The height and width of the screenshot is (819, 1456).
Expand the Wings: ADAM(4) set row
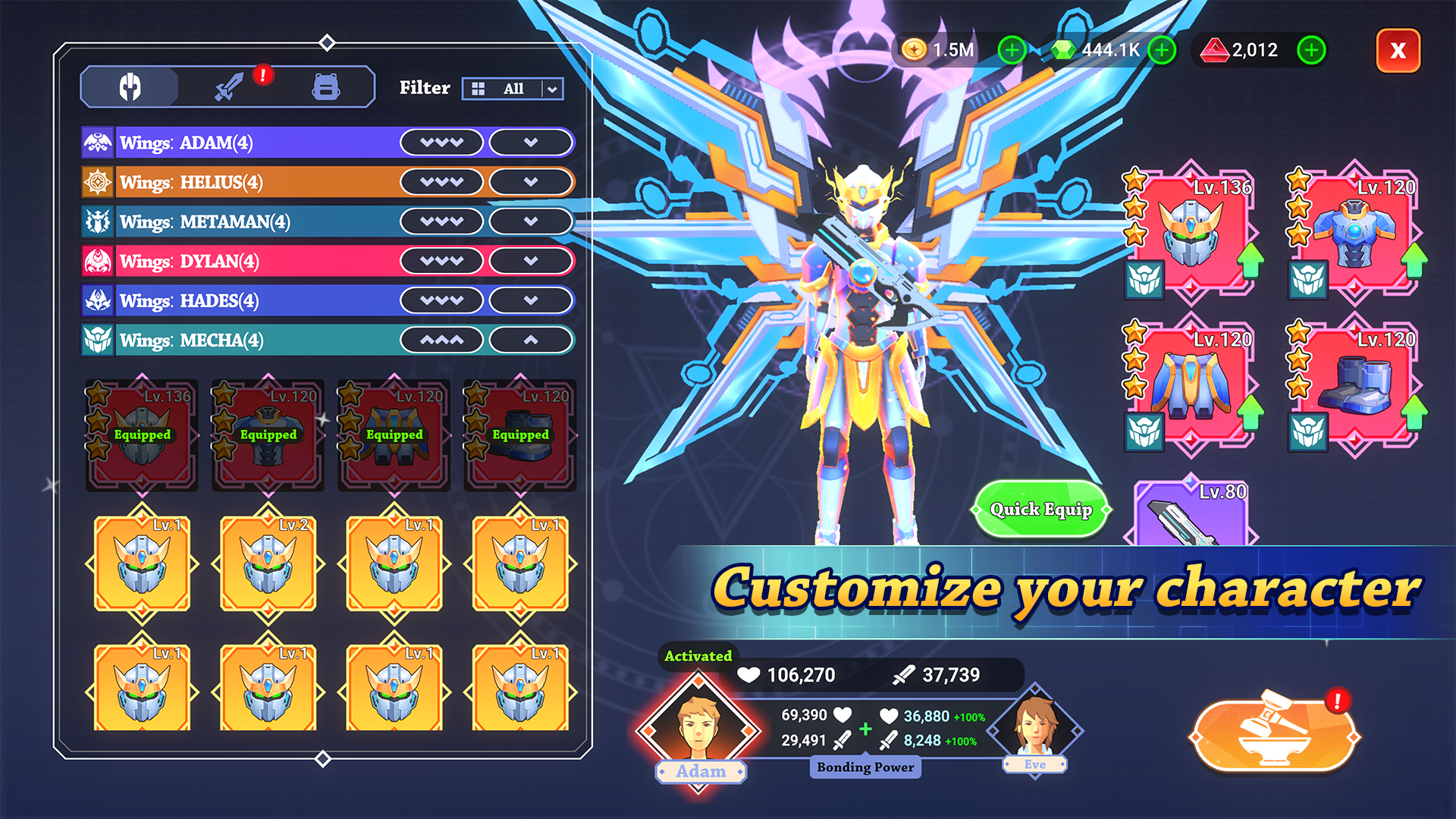pos(530,143)
